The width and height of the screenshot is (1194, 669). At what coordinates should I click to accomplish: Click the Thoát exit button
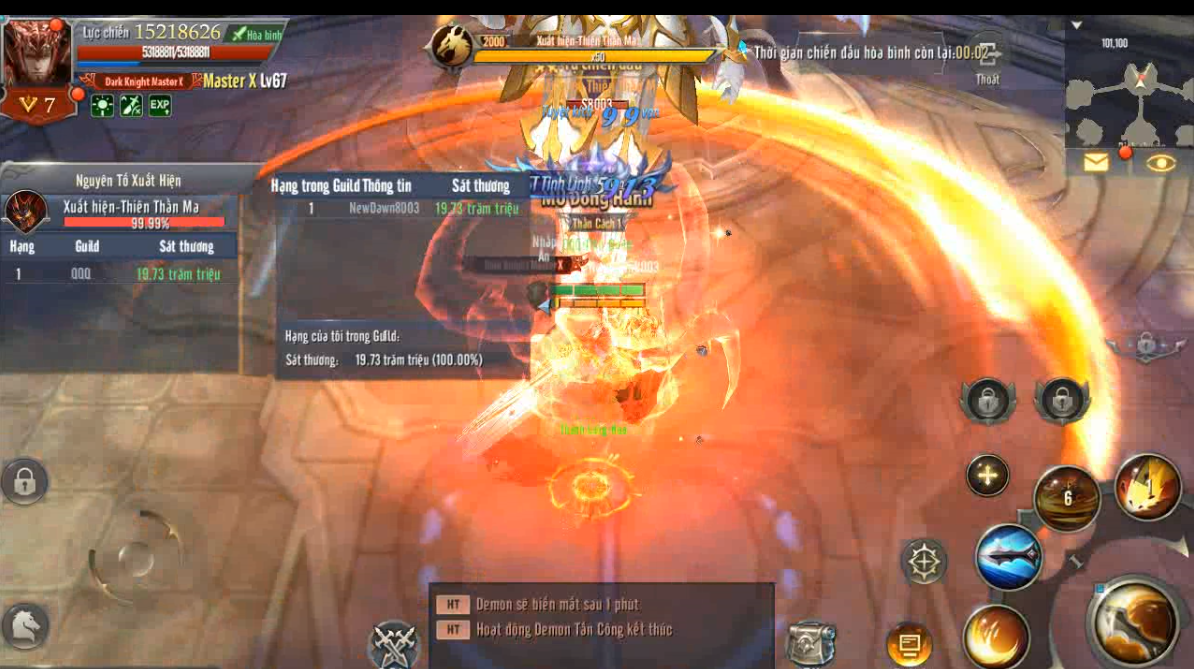987,60
